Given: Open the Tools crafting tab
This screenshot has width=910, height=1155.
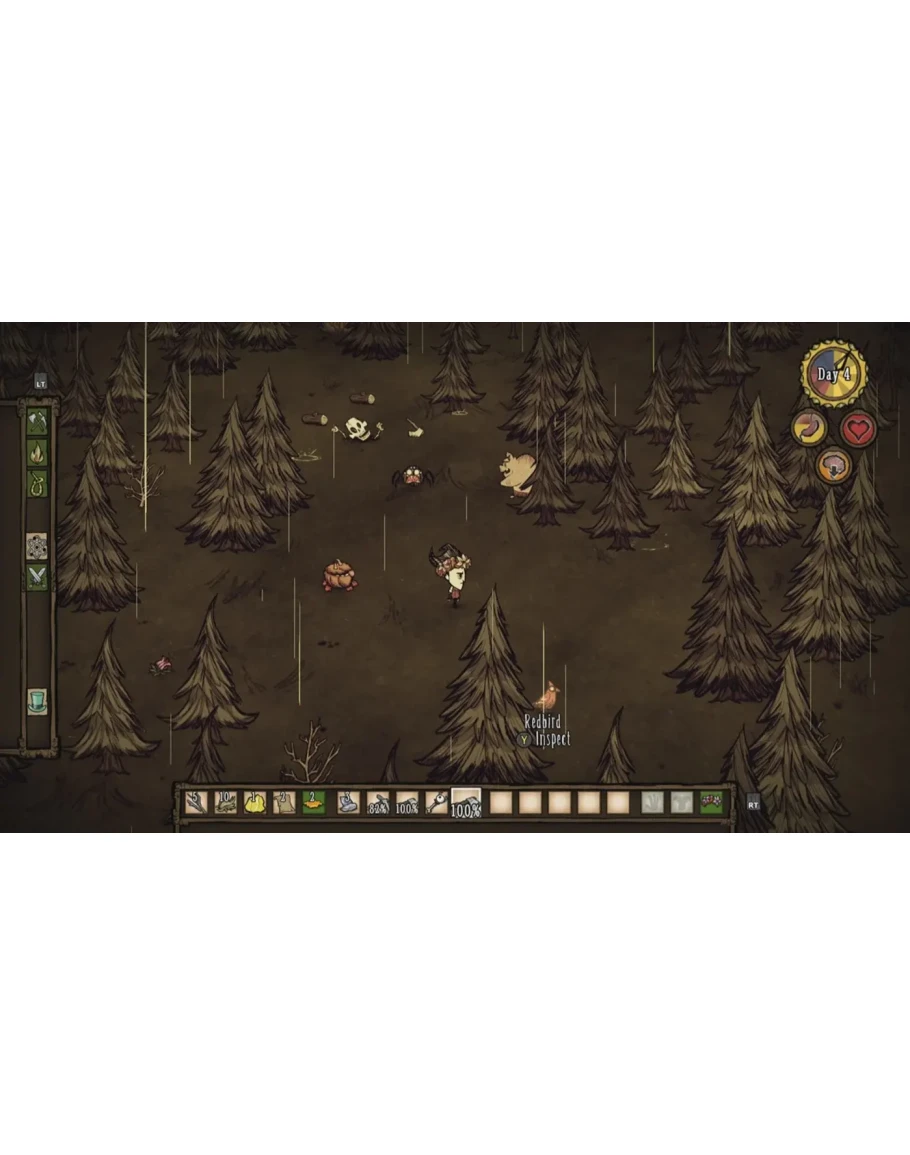Looking at the screenshot, I should [37, 421].
